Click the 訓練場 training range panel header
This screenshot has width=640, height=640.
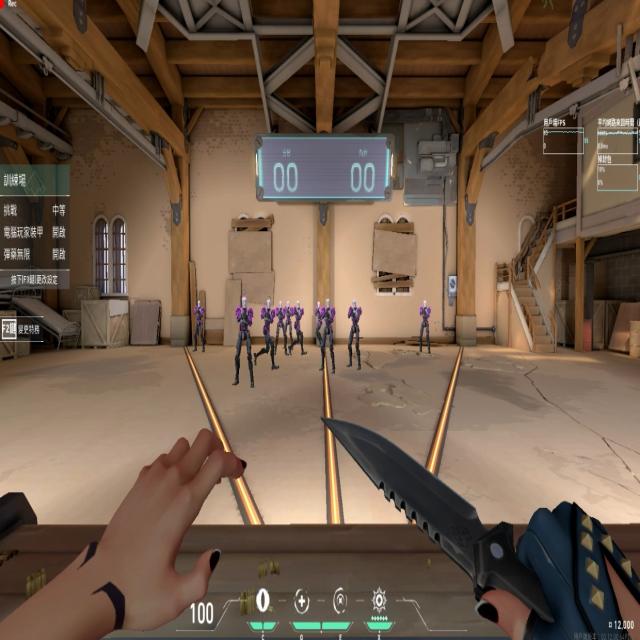pos(35,181)
